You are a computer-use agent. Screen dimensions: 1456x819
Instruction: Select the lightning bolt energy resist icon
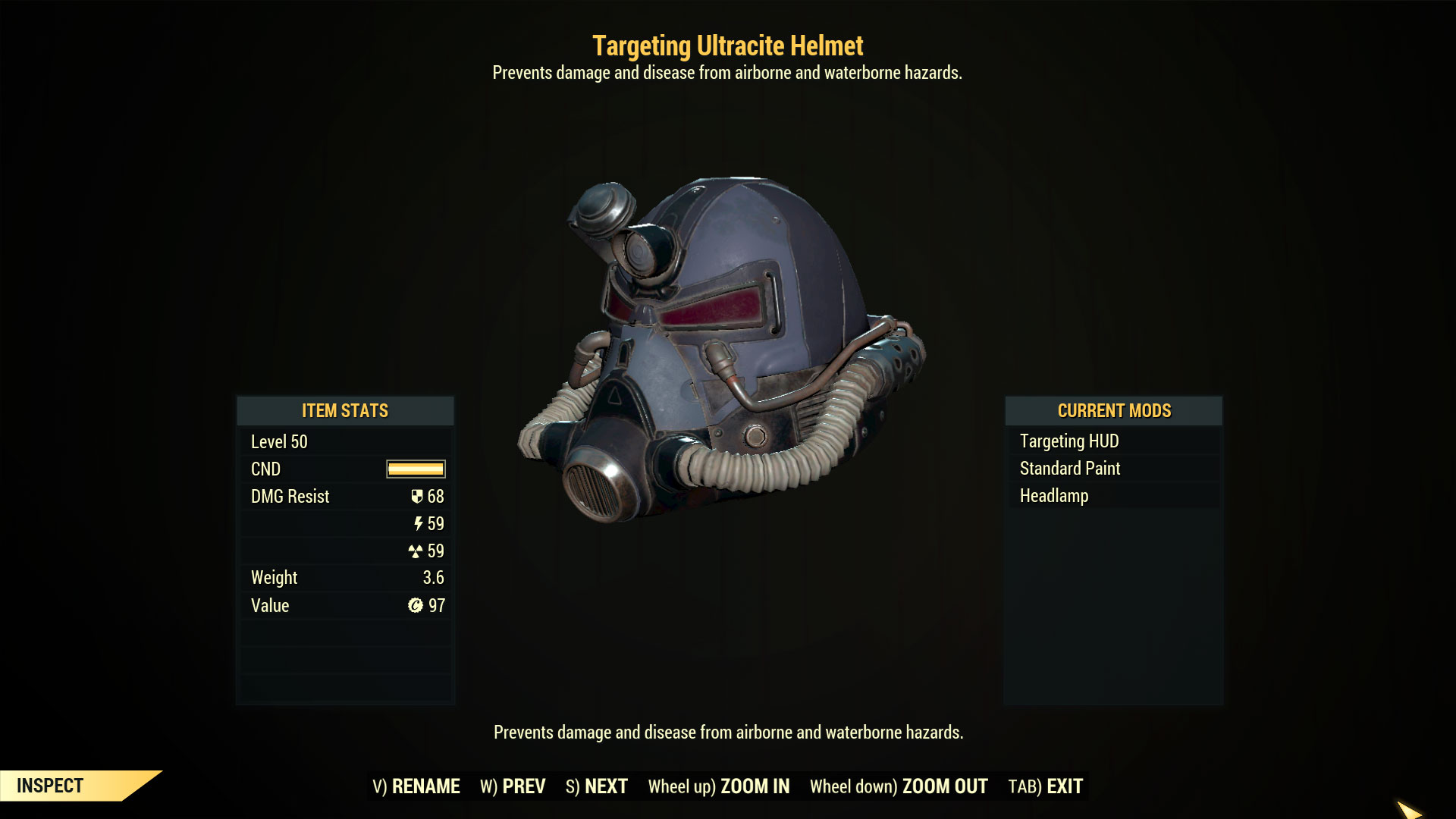(418, 523)
